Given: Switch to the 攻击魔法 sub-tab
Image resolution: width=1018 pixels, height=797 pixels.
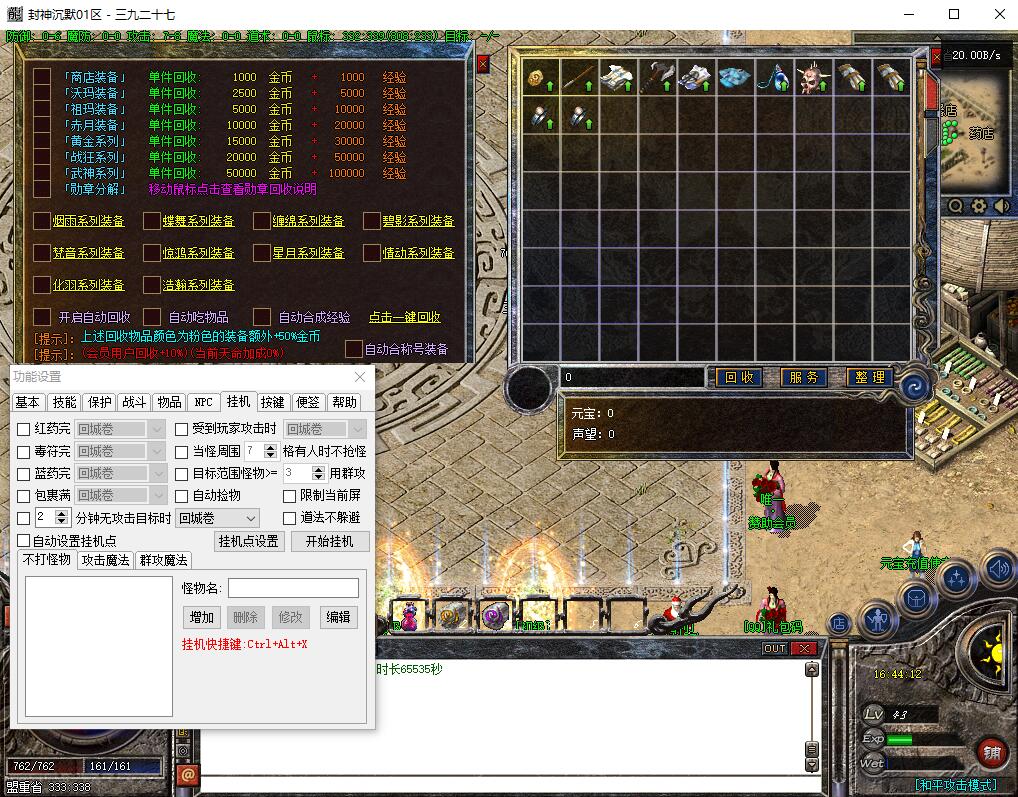Looking at the screenshot, I should (x=105, y=560).
